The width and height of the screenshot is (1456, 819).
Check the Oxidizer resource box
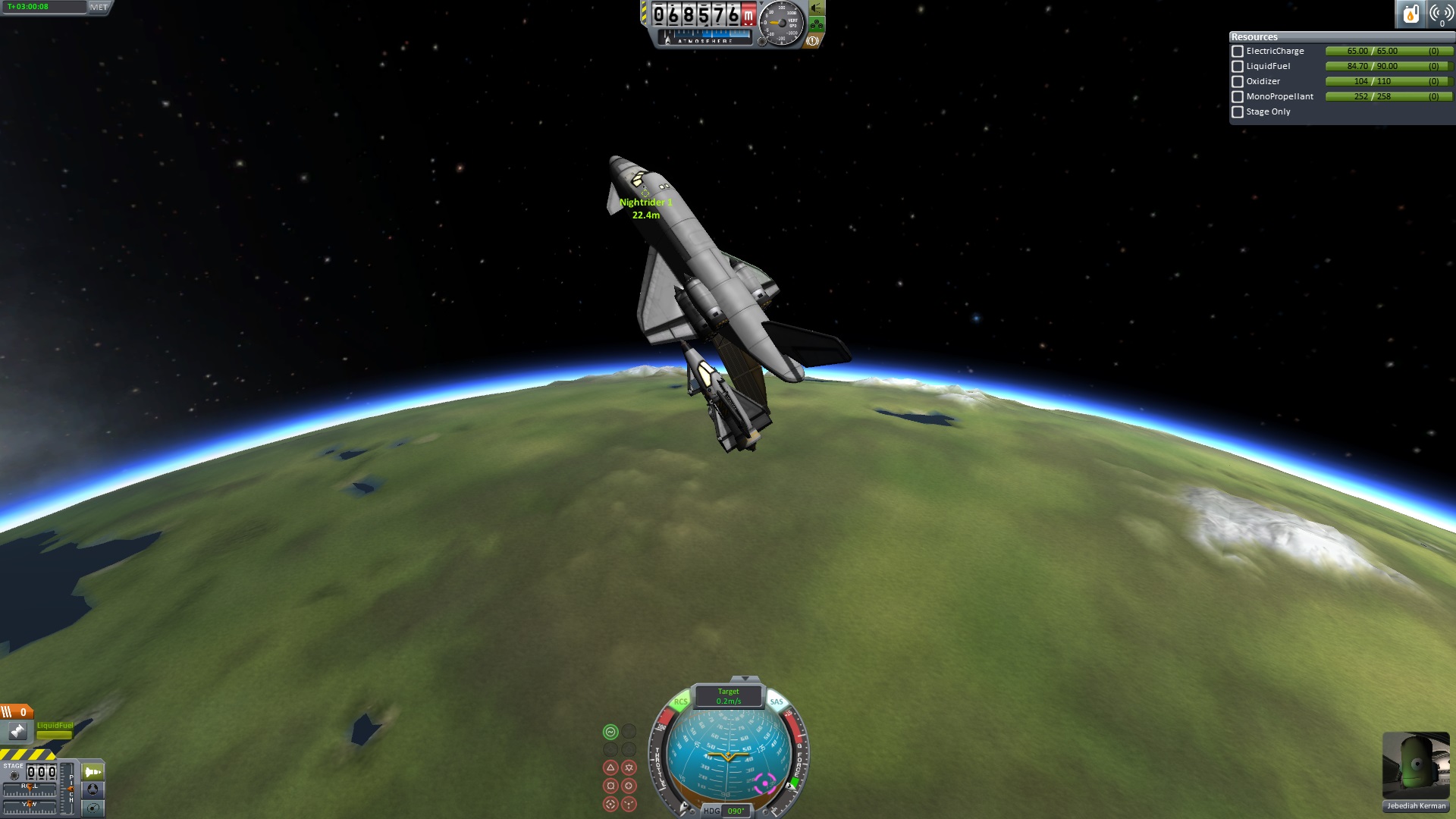(x=1238, y=82)
